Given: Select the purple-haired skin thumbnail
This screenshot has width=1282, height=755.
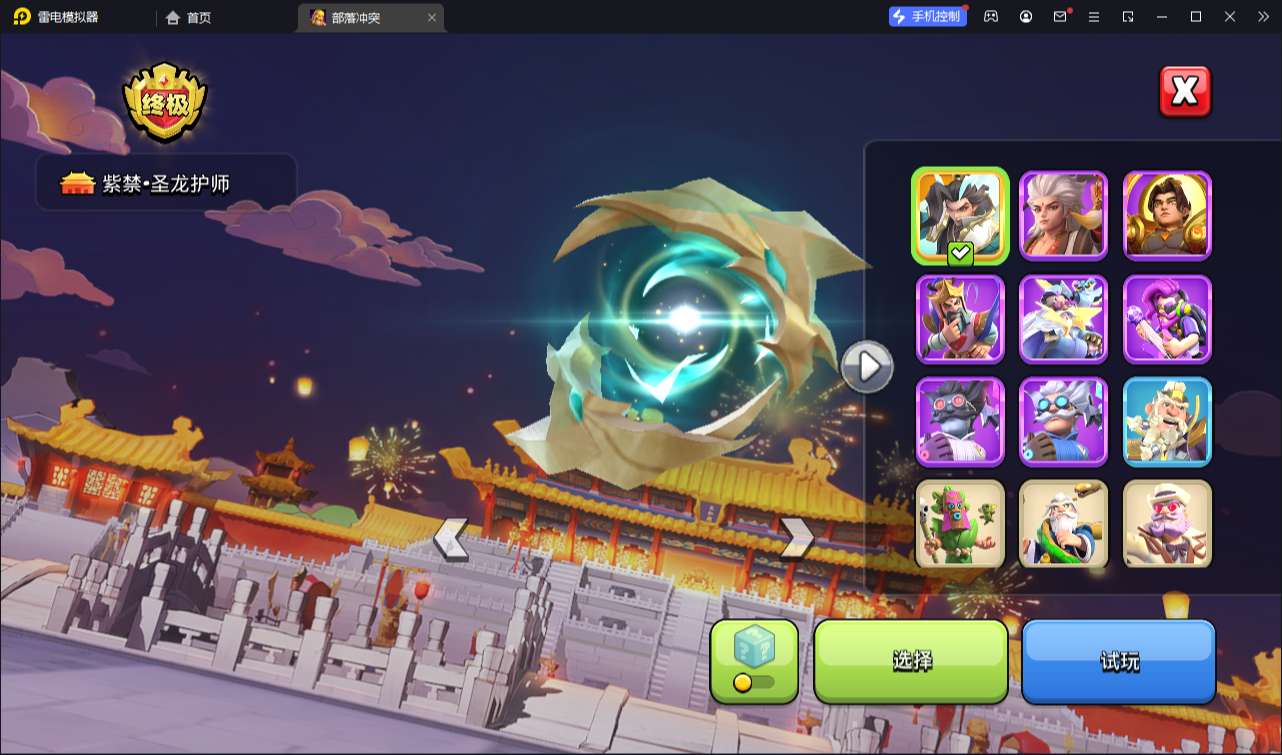Looking at the screenshot, I should (1168, 318).
